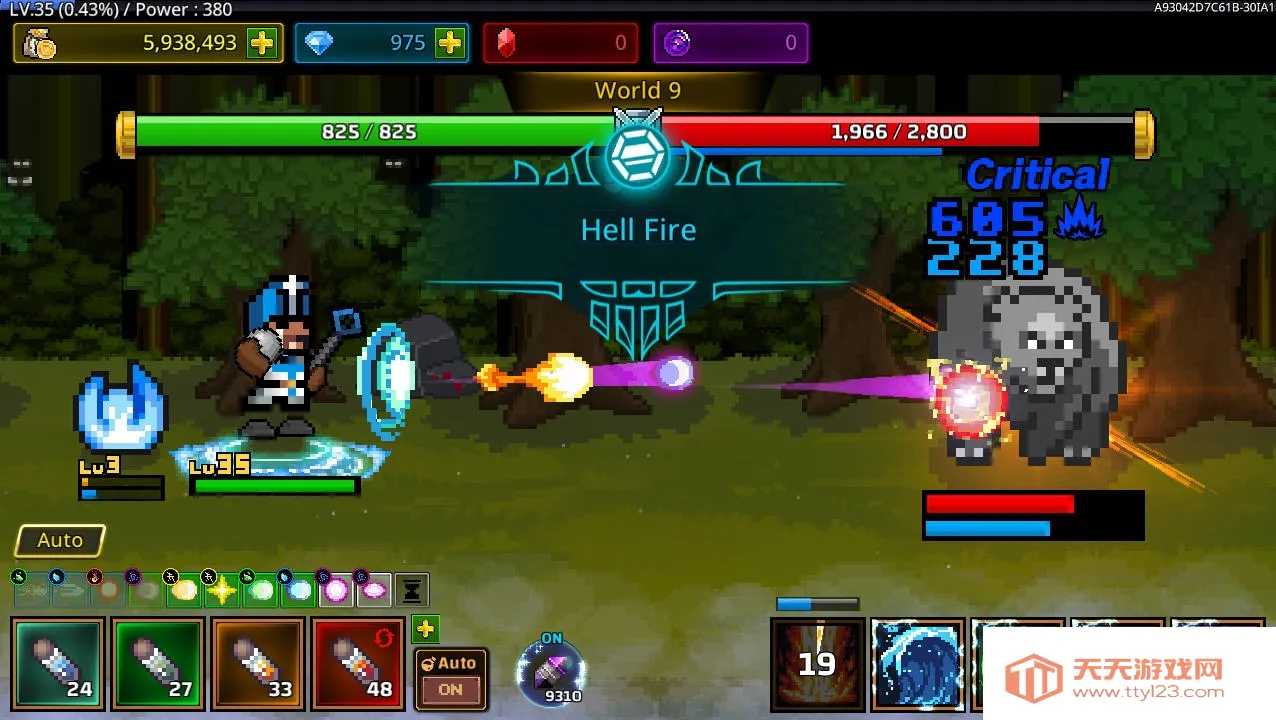Cast the blue water wave skill
Screen dimensions: 1276x720
point(917,663)
